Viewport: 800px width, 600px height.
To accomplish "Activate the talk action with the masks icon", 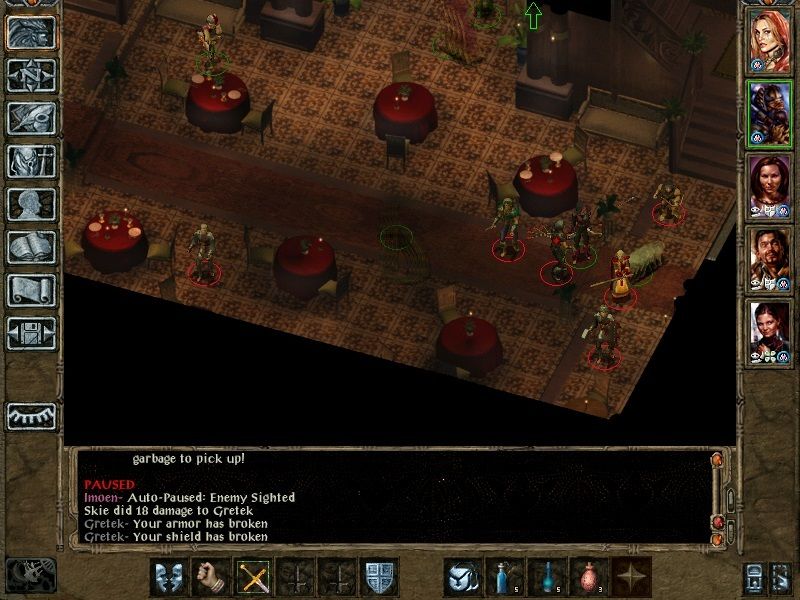I will [x=169, y=577].
